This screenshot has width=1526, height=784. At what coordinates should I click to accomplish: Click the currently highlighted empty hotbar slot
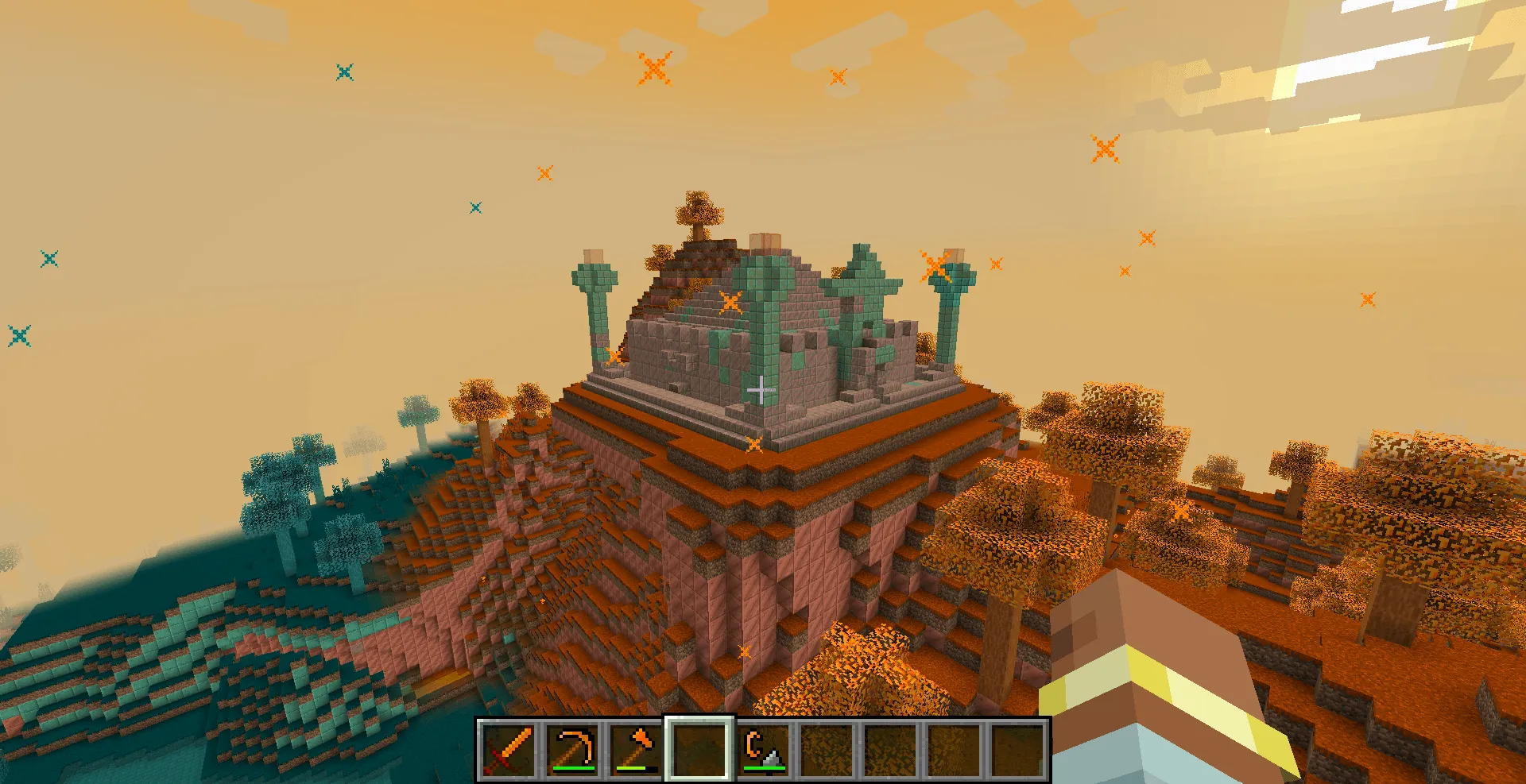(x=700, y=751)
